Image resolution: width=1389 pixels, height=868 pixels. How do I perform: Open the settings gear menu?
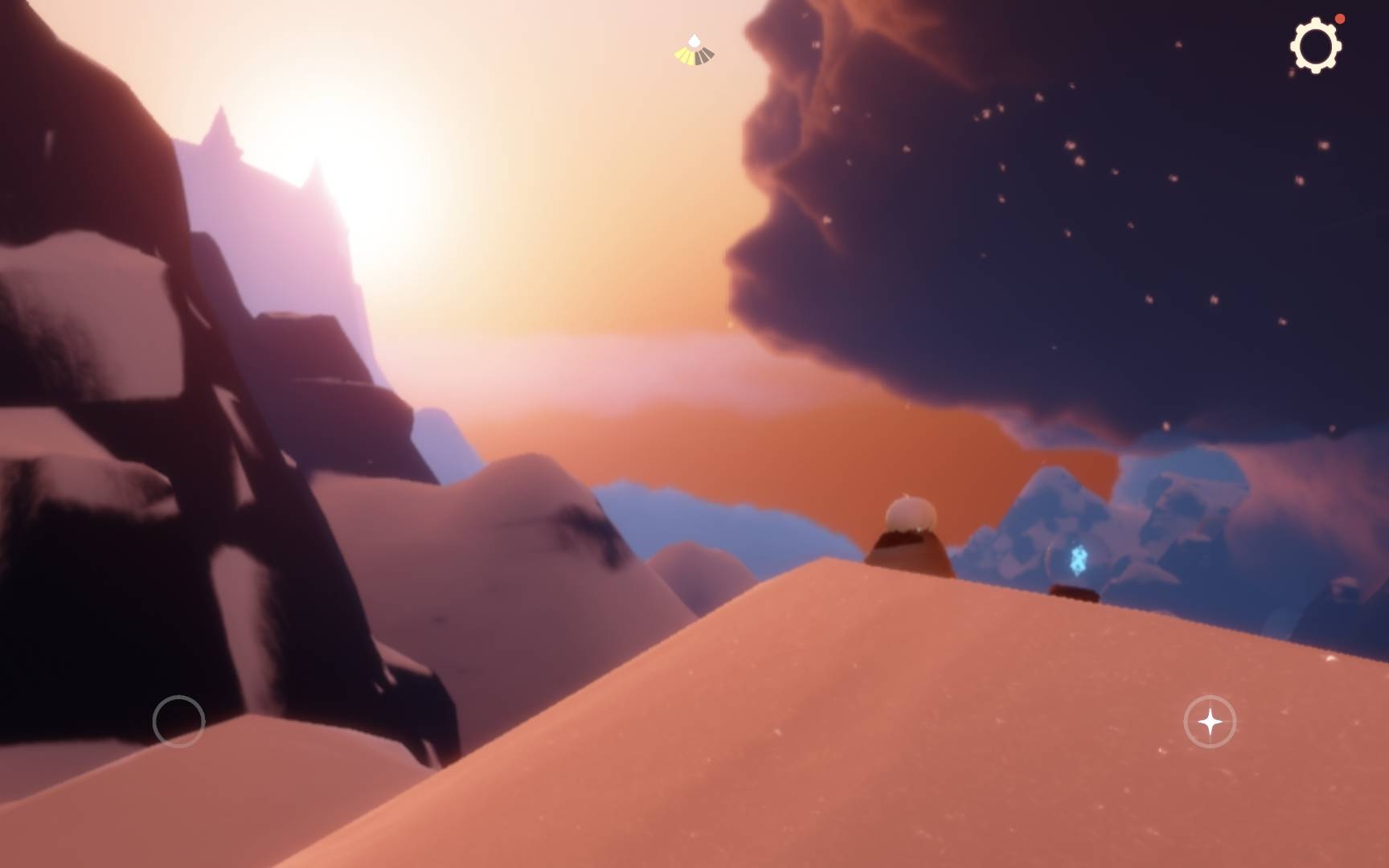tap(1315, 46)
